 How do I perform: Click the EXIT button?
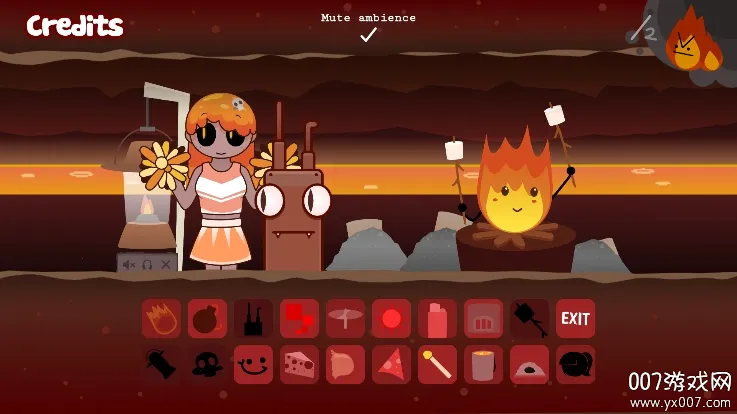(x=575, y=319)
